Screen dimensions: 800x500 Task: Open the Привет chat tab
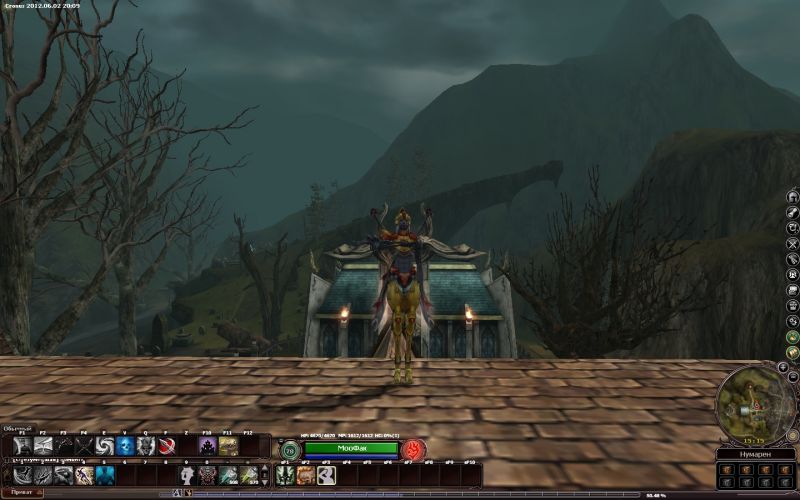[x=21, y=493]
